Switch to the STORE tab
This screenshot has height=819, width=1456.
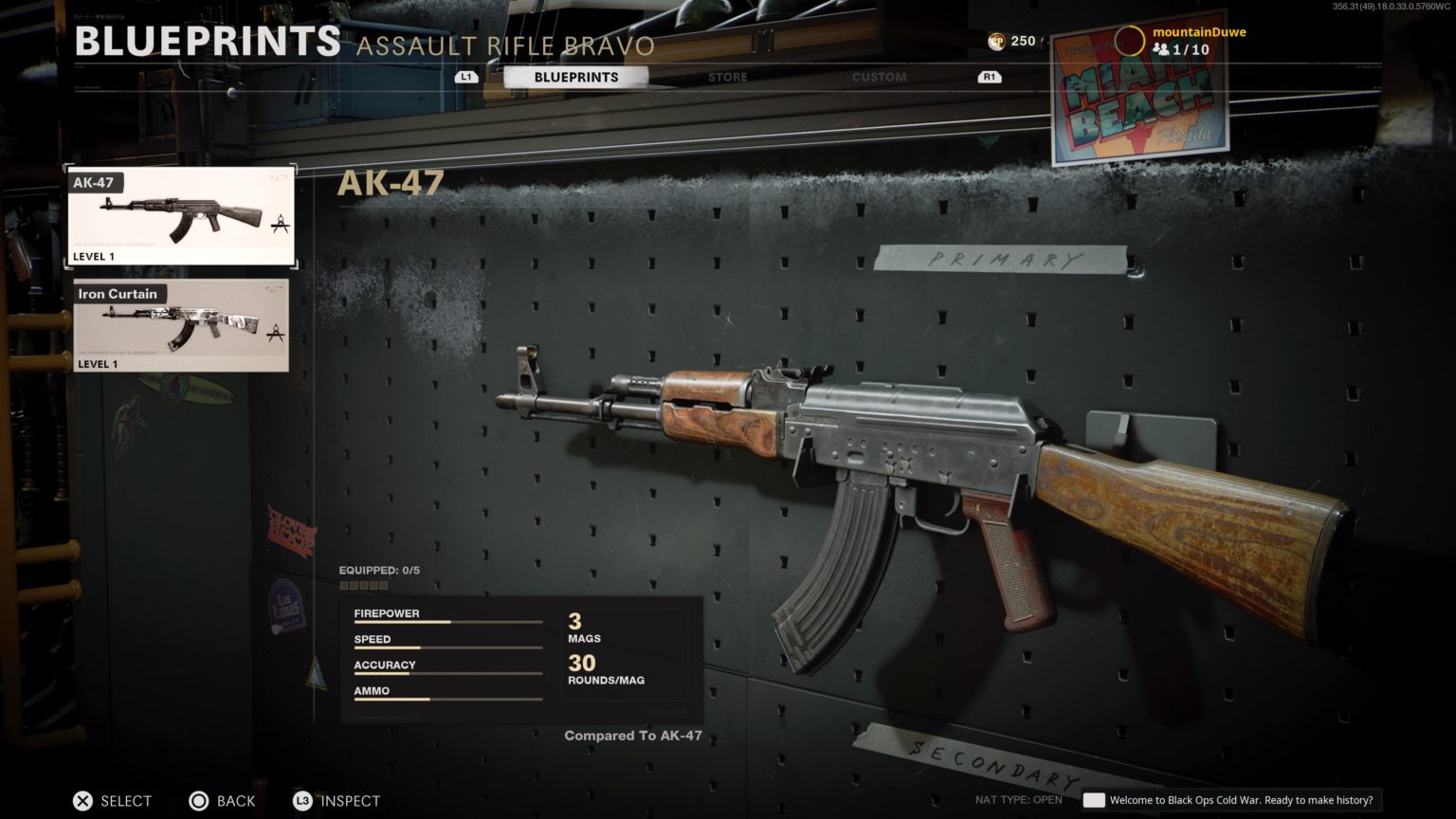click(x=727, y=77)
